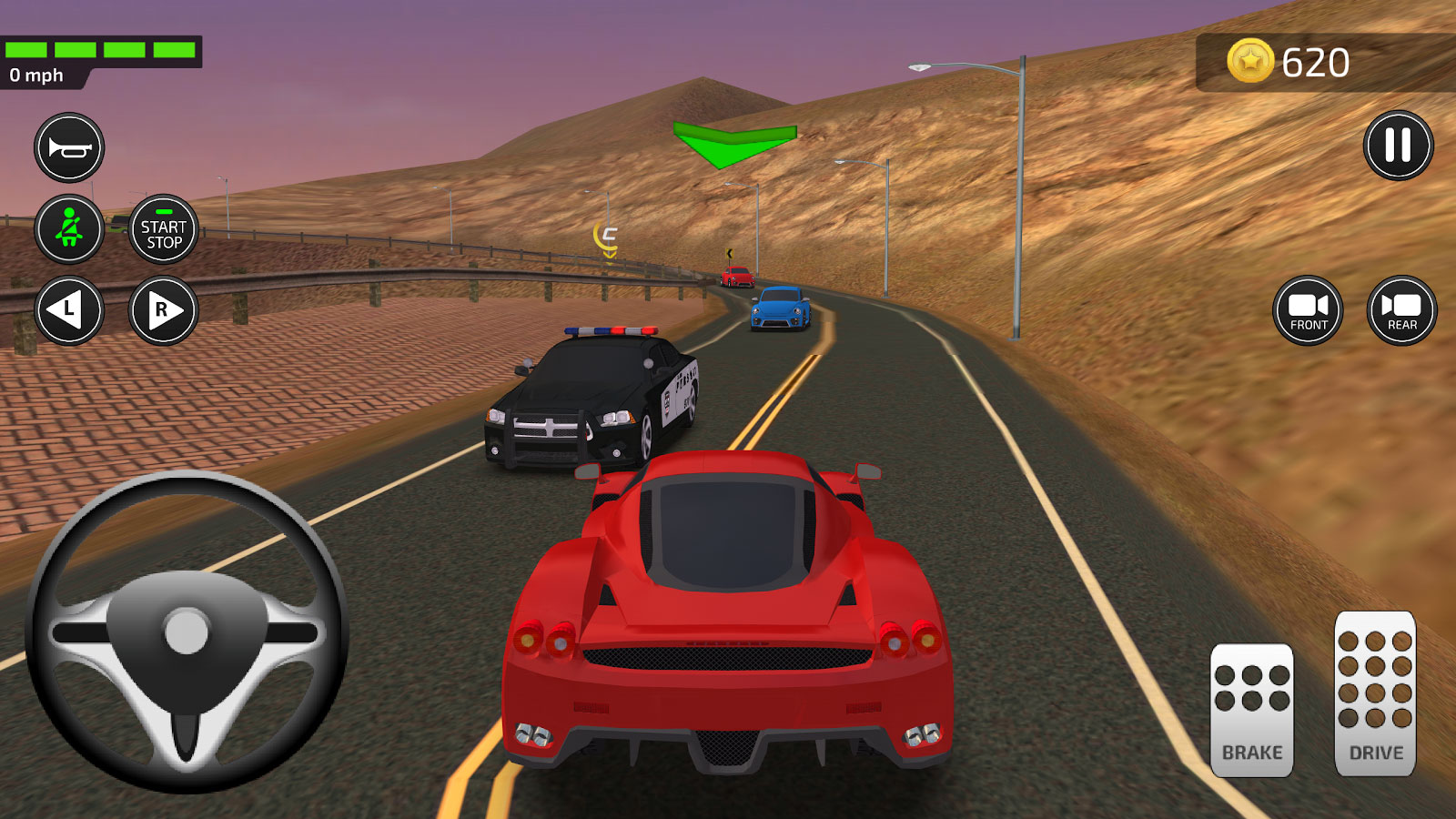Viewport: 1456px width, 819px height.
Task: Hit the BRAKE pedal
Action: click(x=1251, y=711)
